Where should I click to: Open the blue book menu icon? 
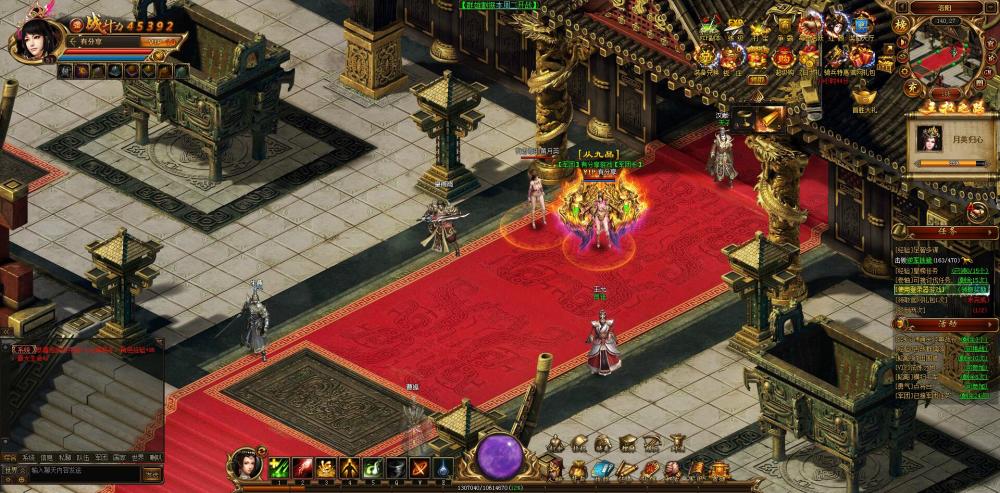[x=601, y=469]
